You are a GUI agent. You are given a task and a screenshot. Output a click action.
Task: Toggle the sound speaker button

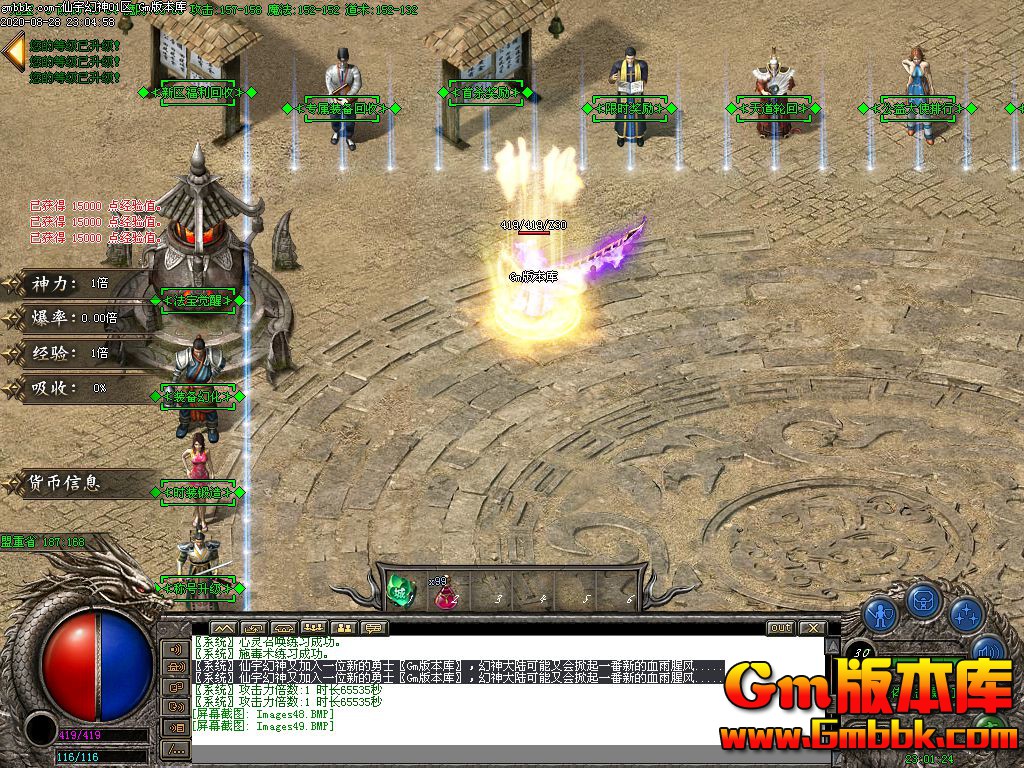987,652
